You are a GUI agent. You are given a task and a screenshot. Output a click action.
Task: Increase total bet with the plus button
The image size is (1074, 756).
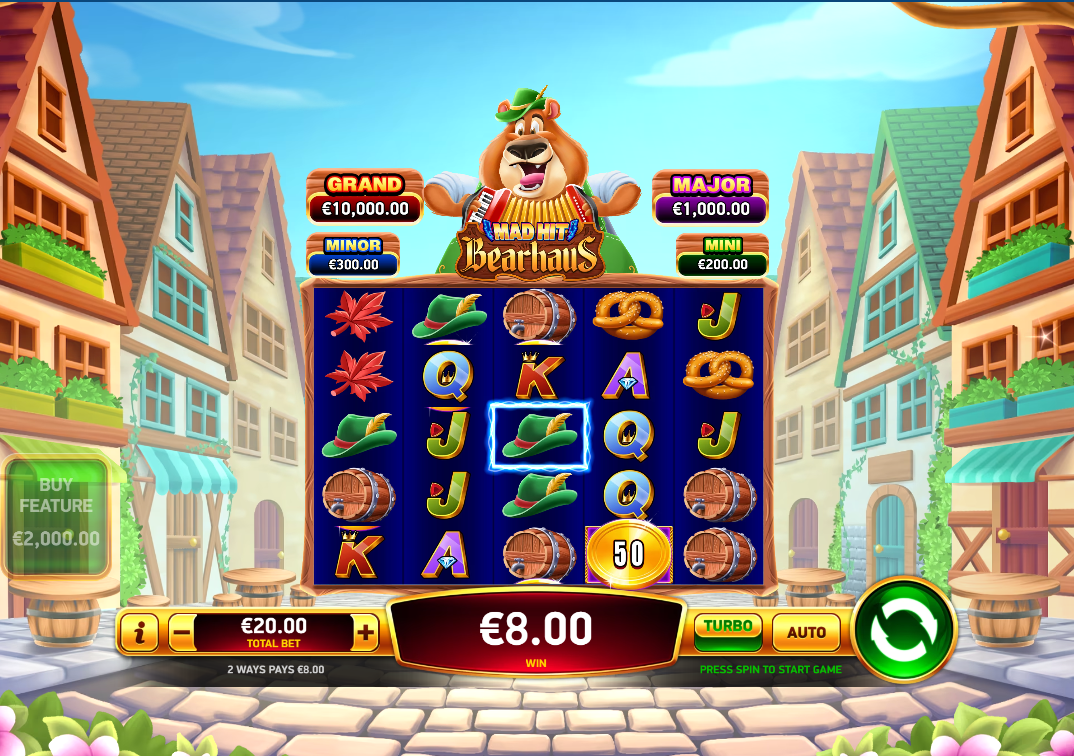point(366,632)
